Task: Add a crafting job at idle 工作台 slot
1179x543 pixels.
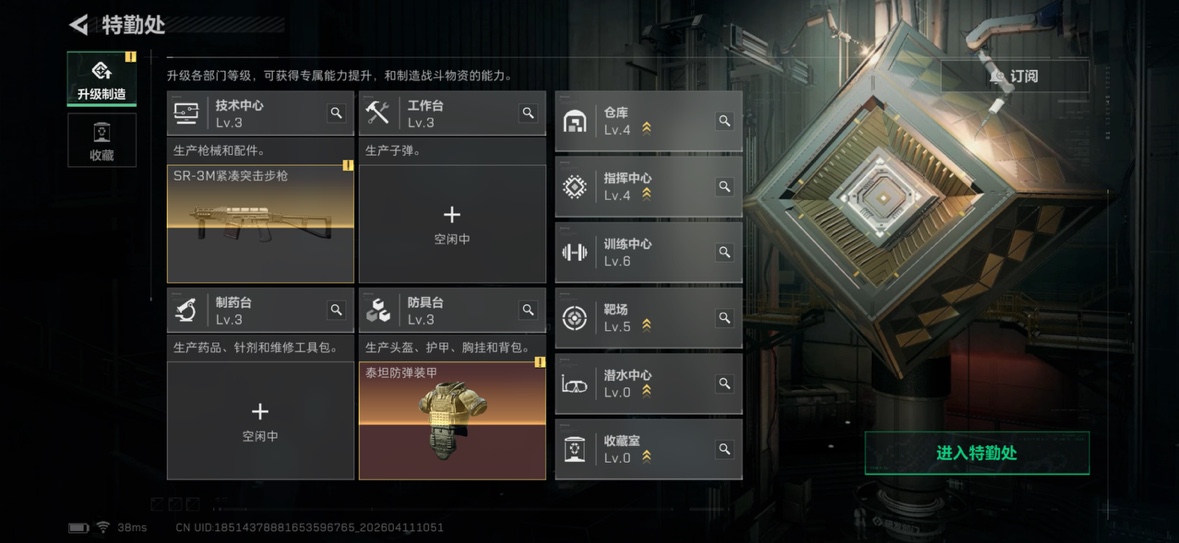Action: [x=452, y=224]
